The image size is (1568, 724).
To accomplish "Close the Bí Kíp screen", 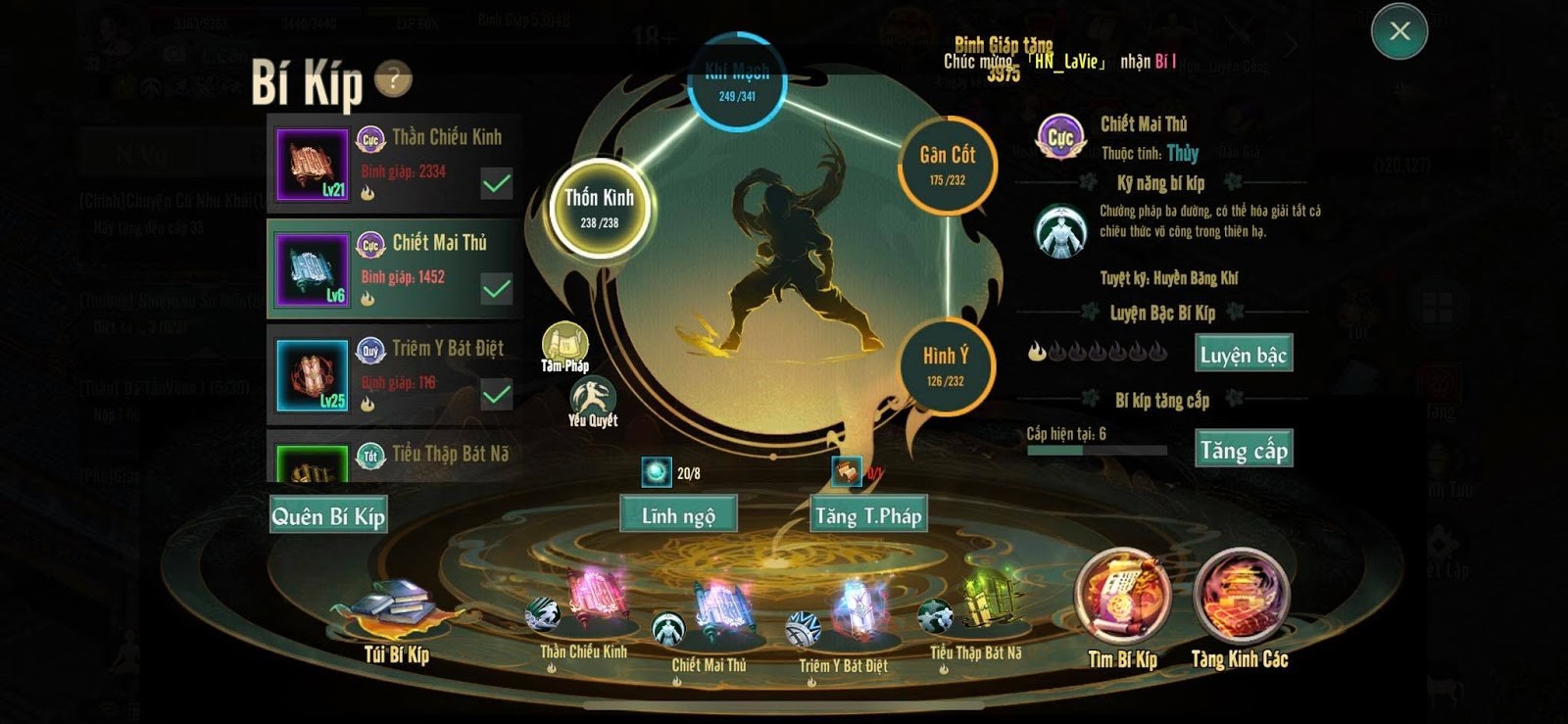I will point(1398,31).
